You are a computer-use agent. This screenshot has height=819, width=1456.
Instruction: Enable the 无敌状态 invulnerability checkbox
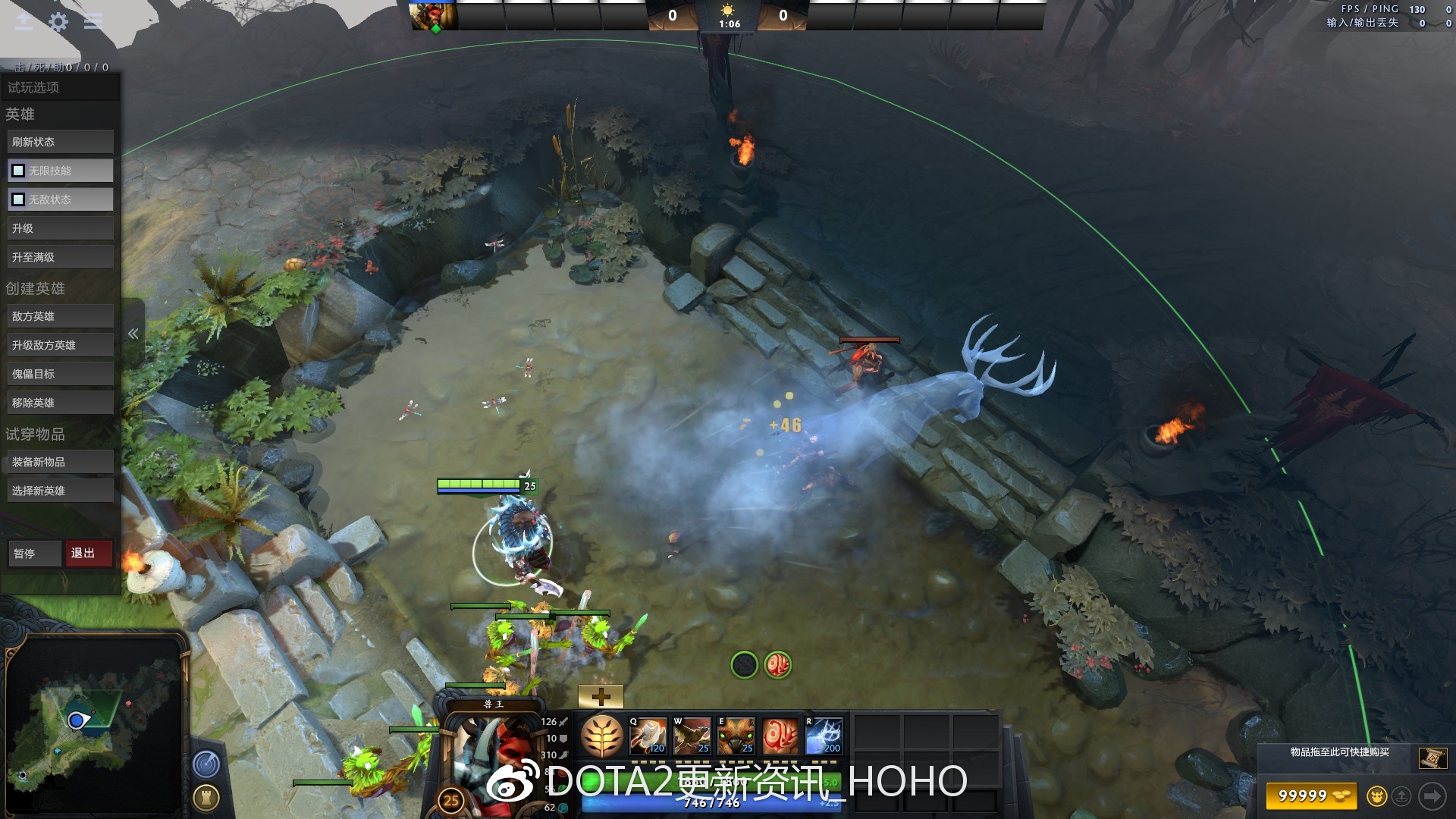(x=18, y=199)
